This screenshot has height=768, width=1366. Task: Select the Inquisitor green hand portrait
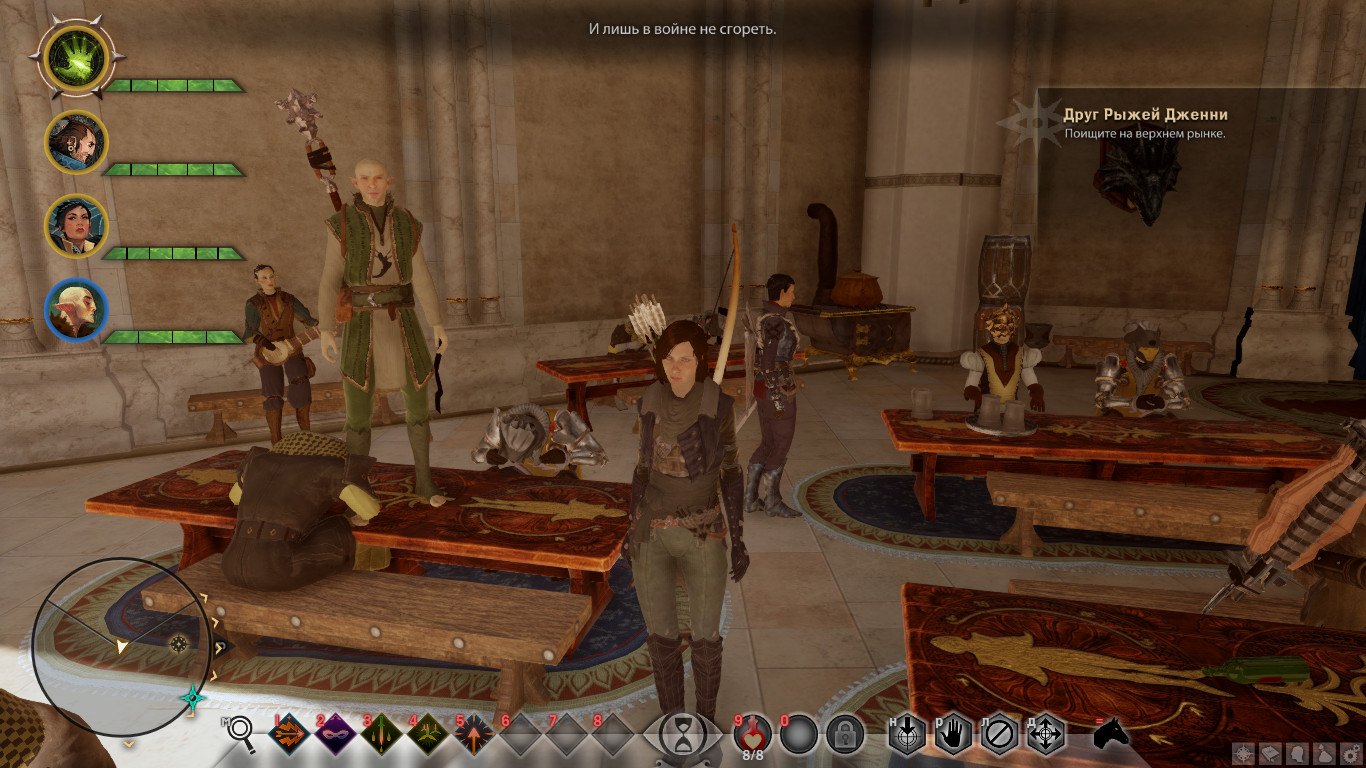(76, 57)
